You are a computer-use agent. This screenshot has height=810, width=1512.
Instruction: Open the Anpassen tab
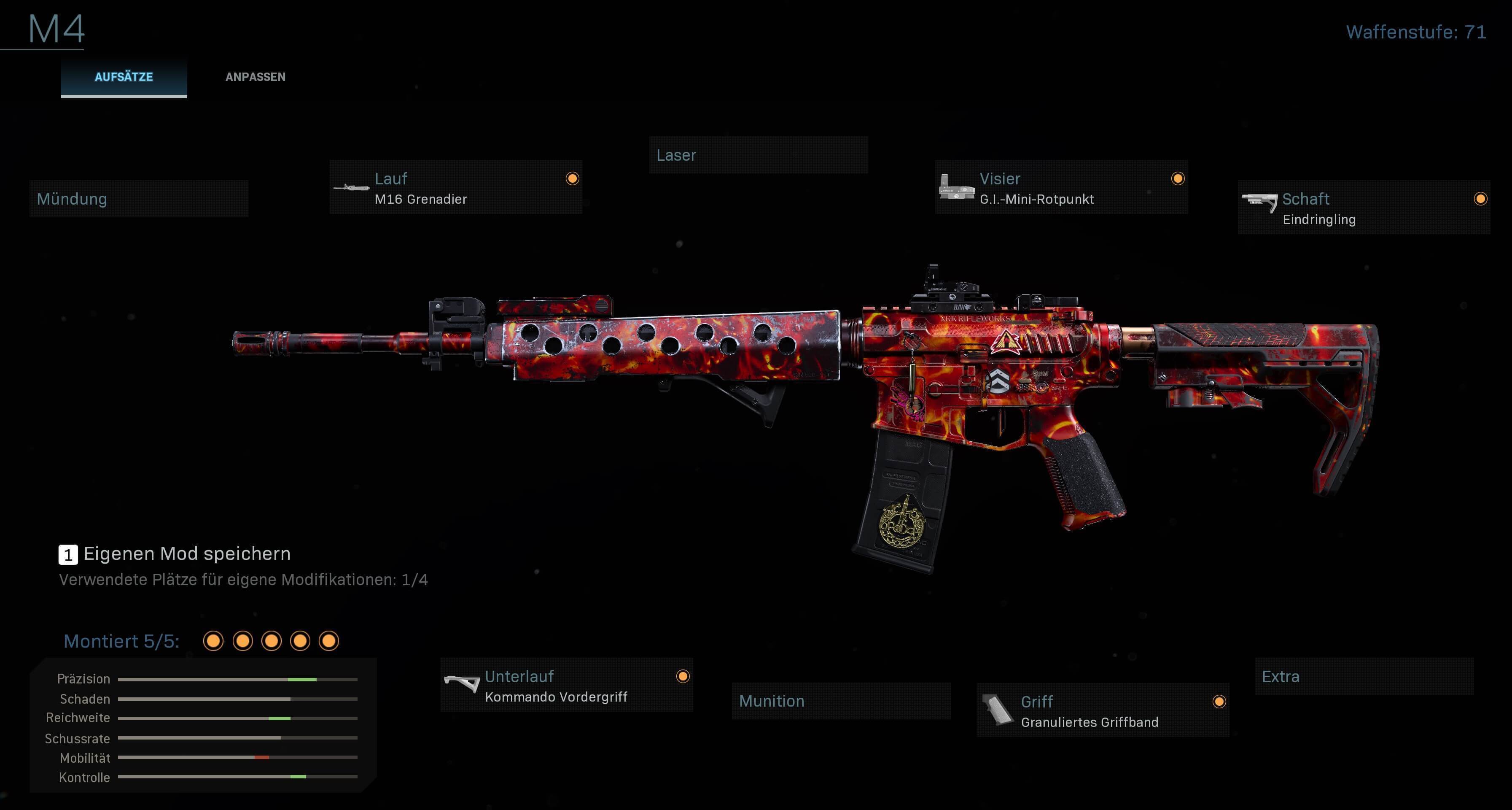click(256, 77)
